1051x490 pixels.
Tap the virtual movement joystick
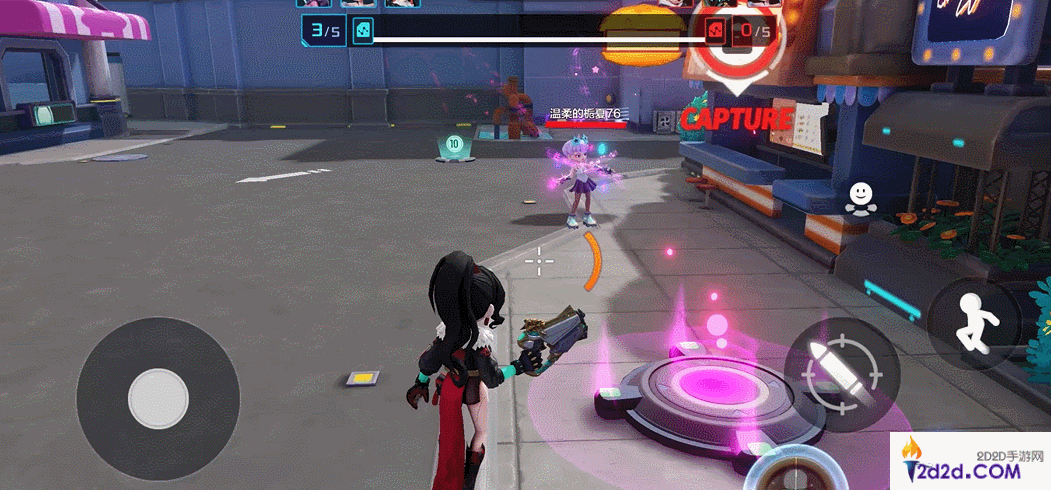pos(158,399)
